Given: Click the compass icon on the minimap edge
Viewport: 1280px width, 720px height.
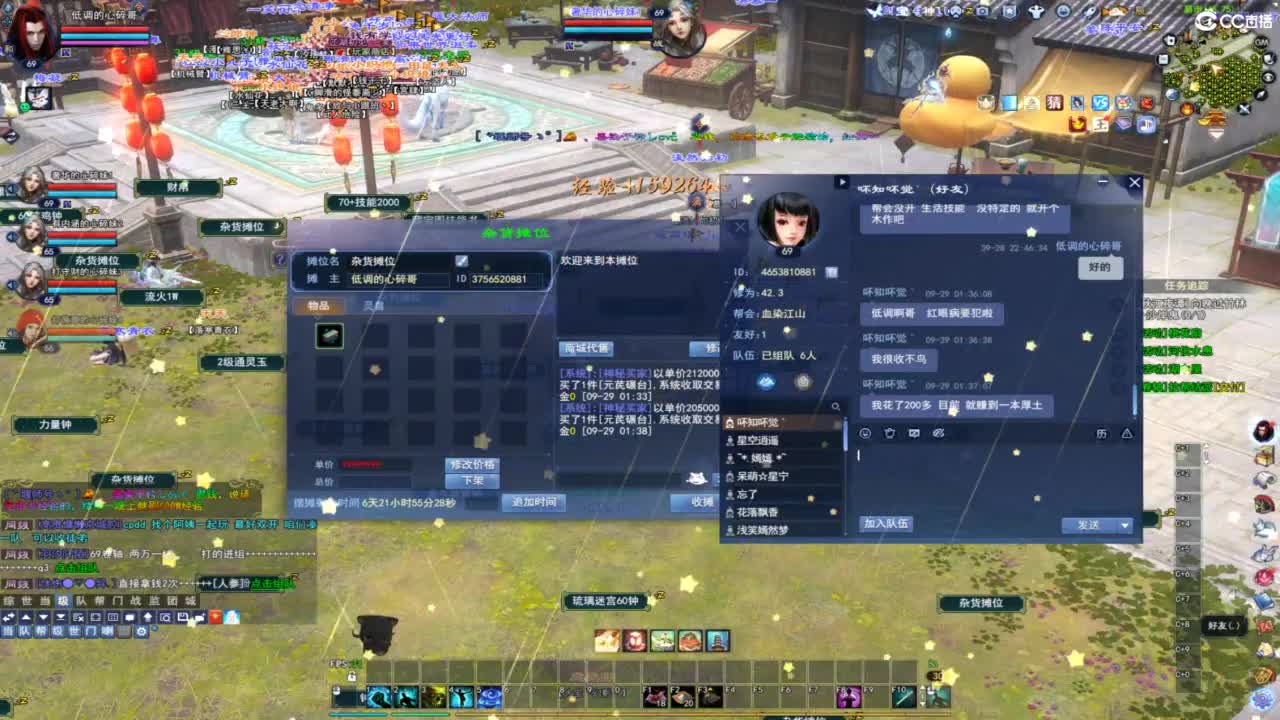Looking at the screenshot, I should pyautogui.click(x=1260, y=94).
